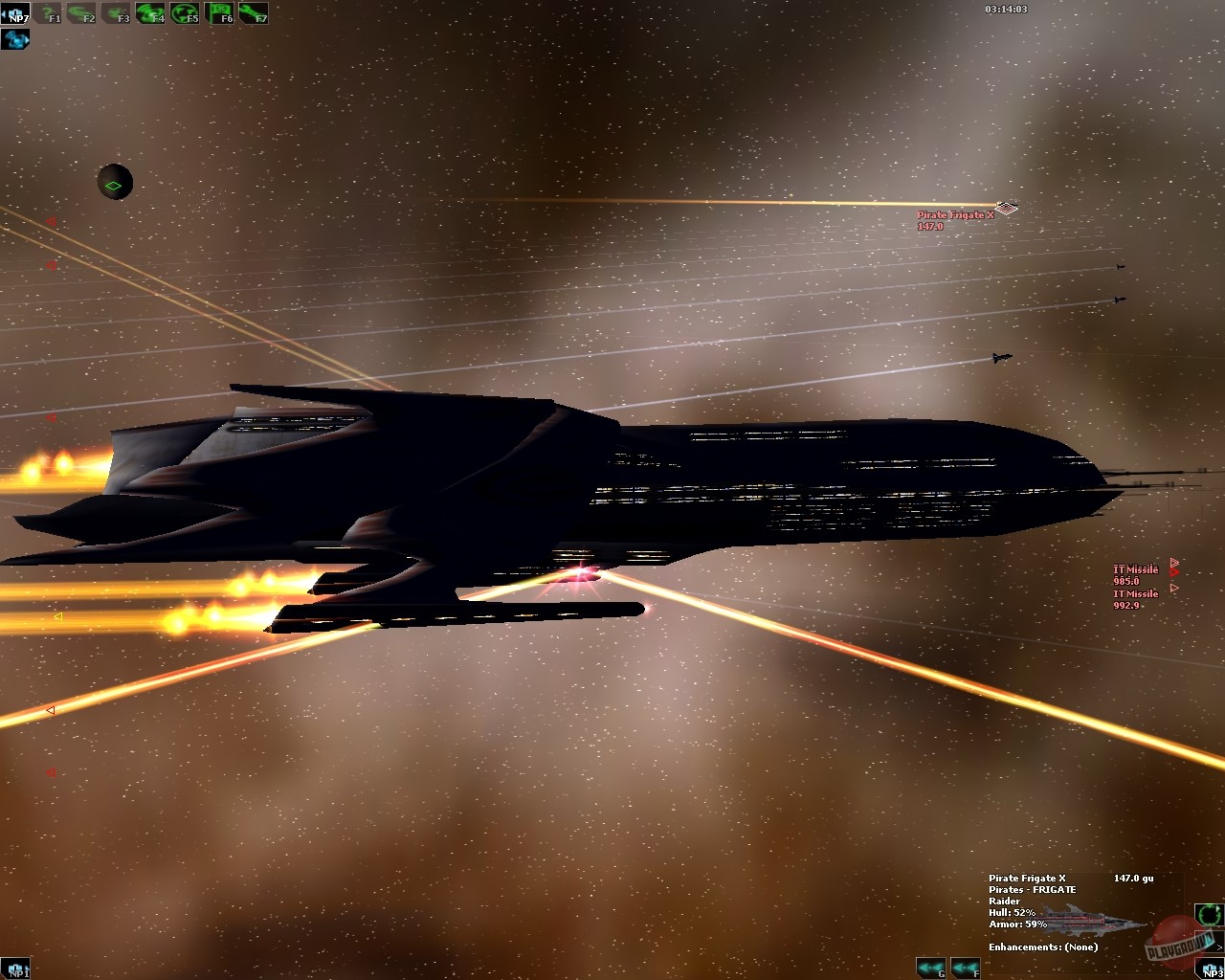Select the F4 communications icon
1225x980 pixels.
coord(149,13)
